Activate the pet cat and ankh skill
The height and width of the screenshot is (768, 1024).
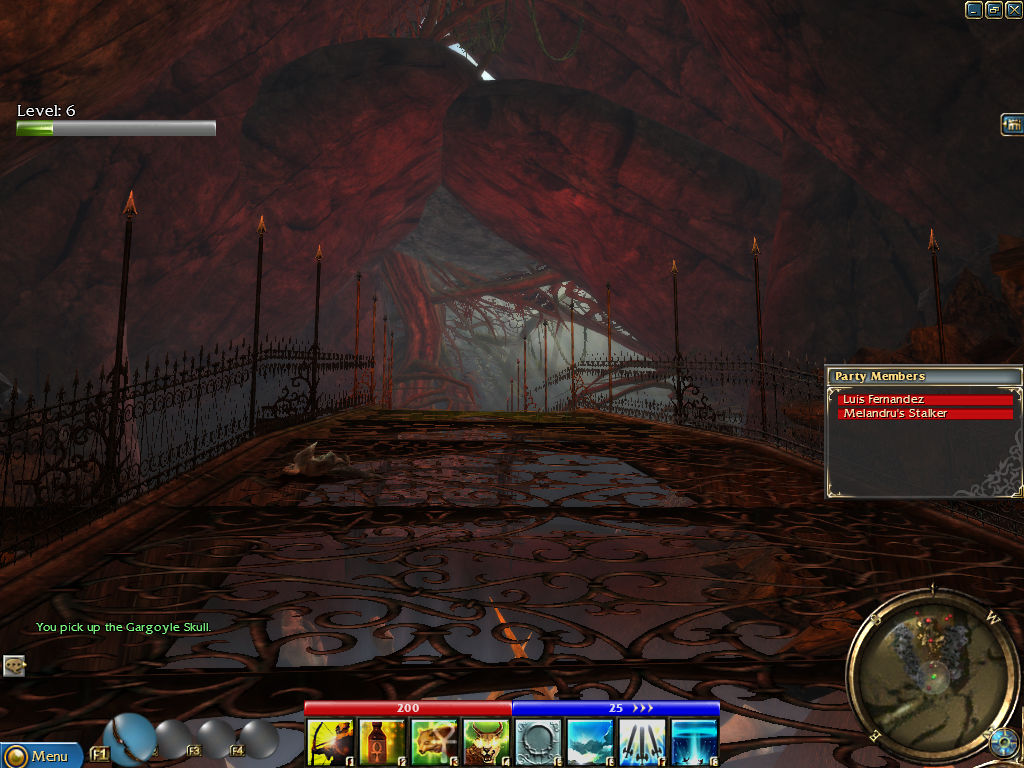pyautogui.click(x=434, y=742)
